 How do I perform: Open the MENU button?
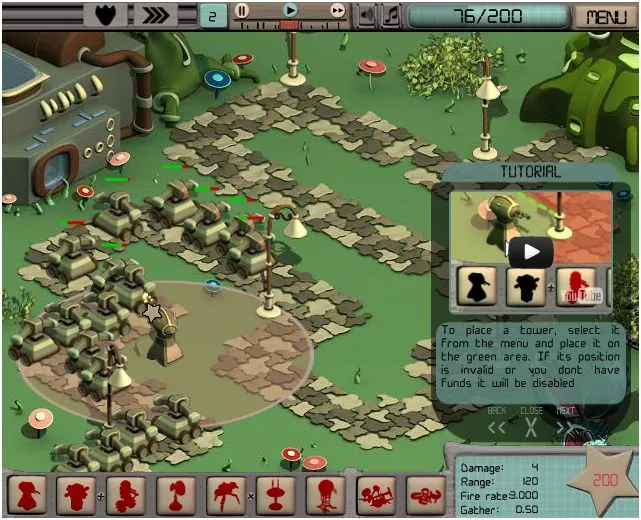tap(607, 16)
